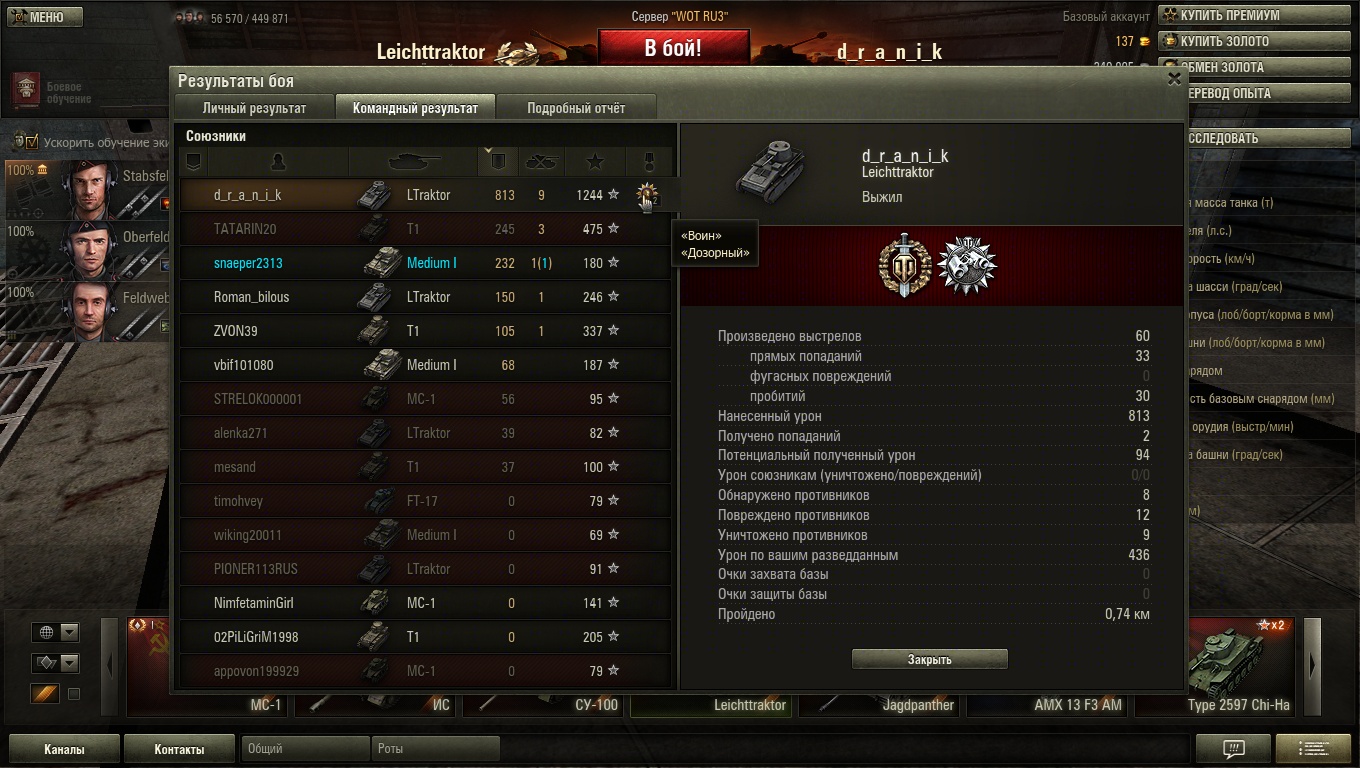Close the battle results with Закрыть
The image size is (1360, 768).
point(929,659)
